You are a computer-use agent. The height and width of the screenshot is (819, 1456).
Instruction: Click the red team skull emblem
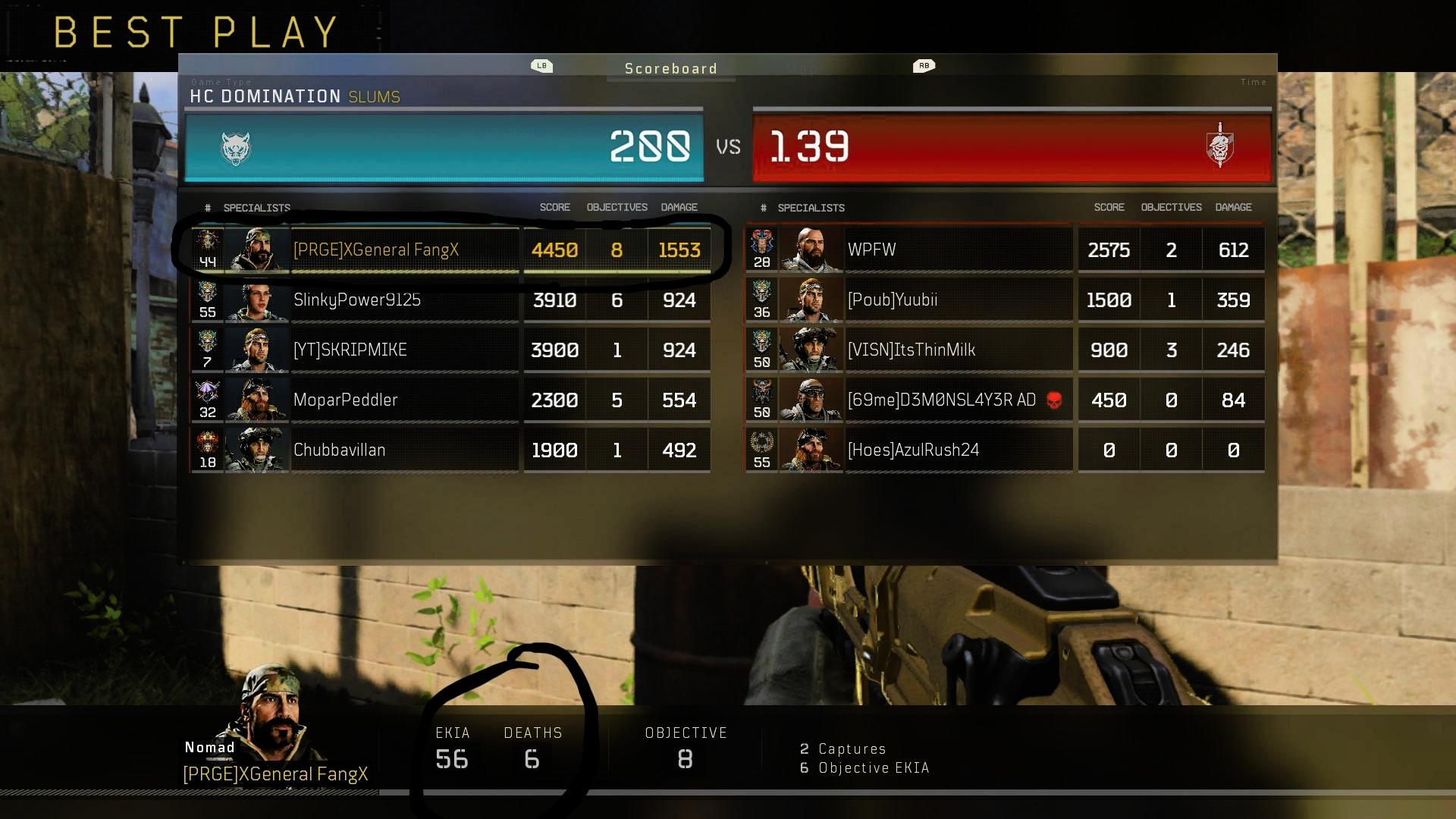coord(1221,146)
